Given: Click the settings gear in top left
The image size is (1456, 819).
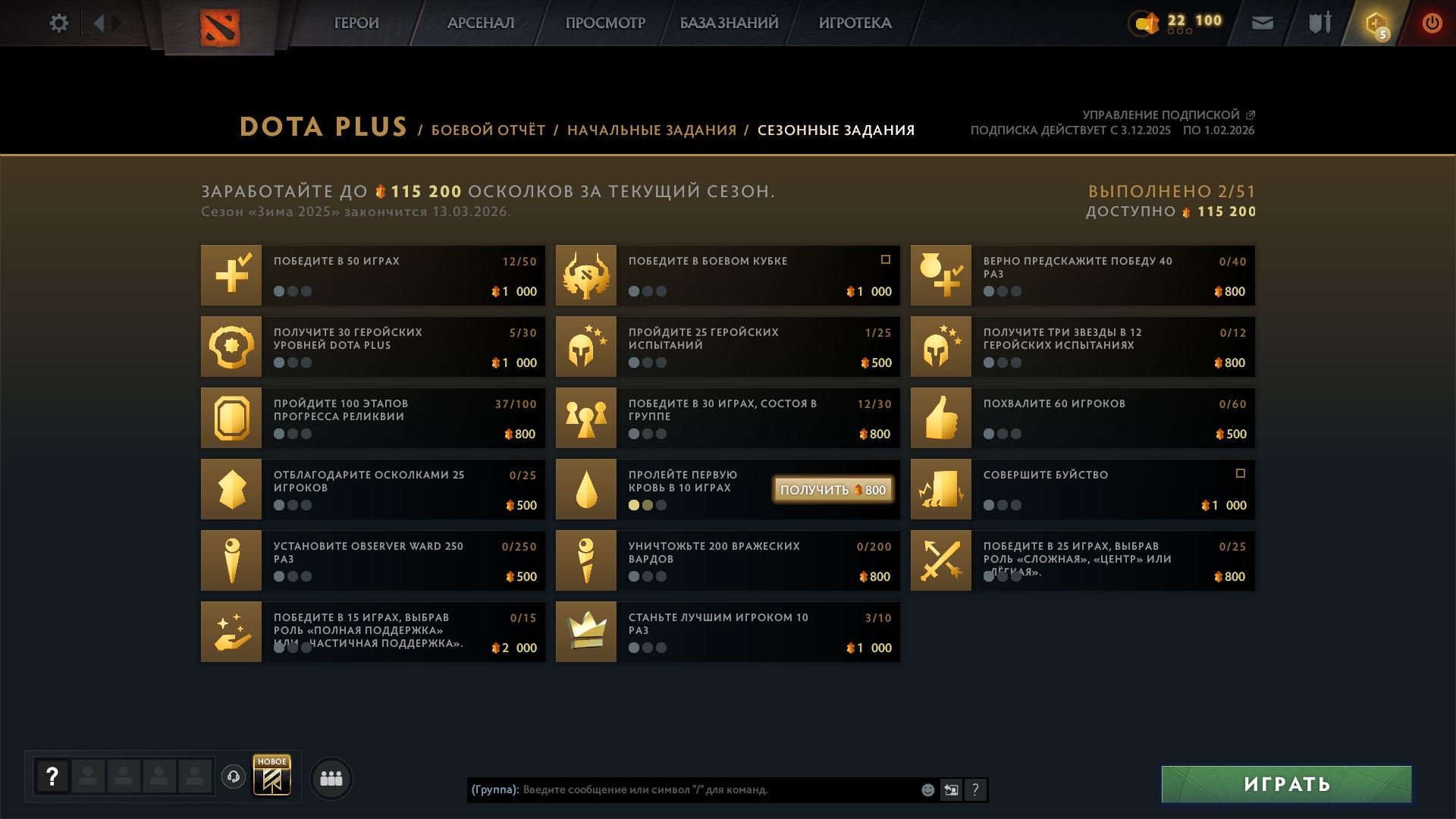Looking at the screenshot, I should pyautogui.click(x=58, y=23).
